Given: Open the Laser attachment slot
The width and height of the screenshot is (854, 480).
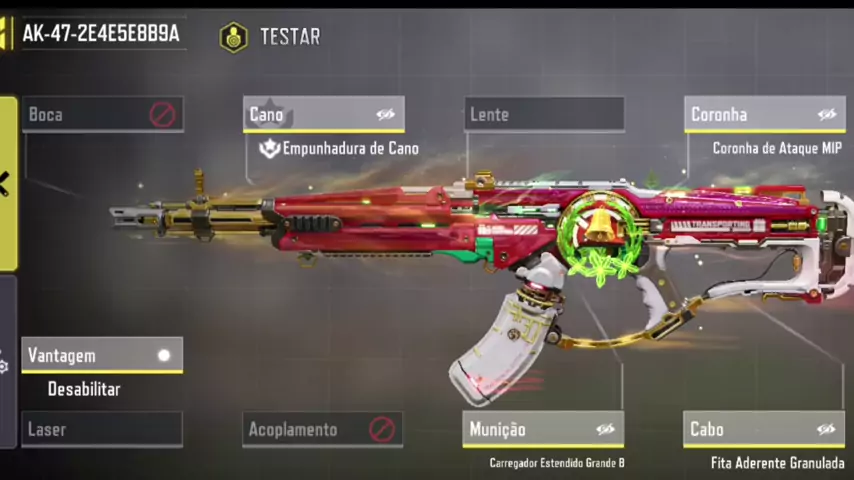Looking at the screenshot, I should pyautogui.click(x=102, y=429).
